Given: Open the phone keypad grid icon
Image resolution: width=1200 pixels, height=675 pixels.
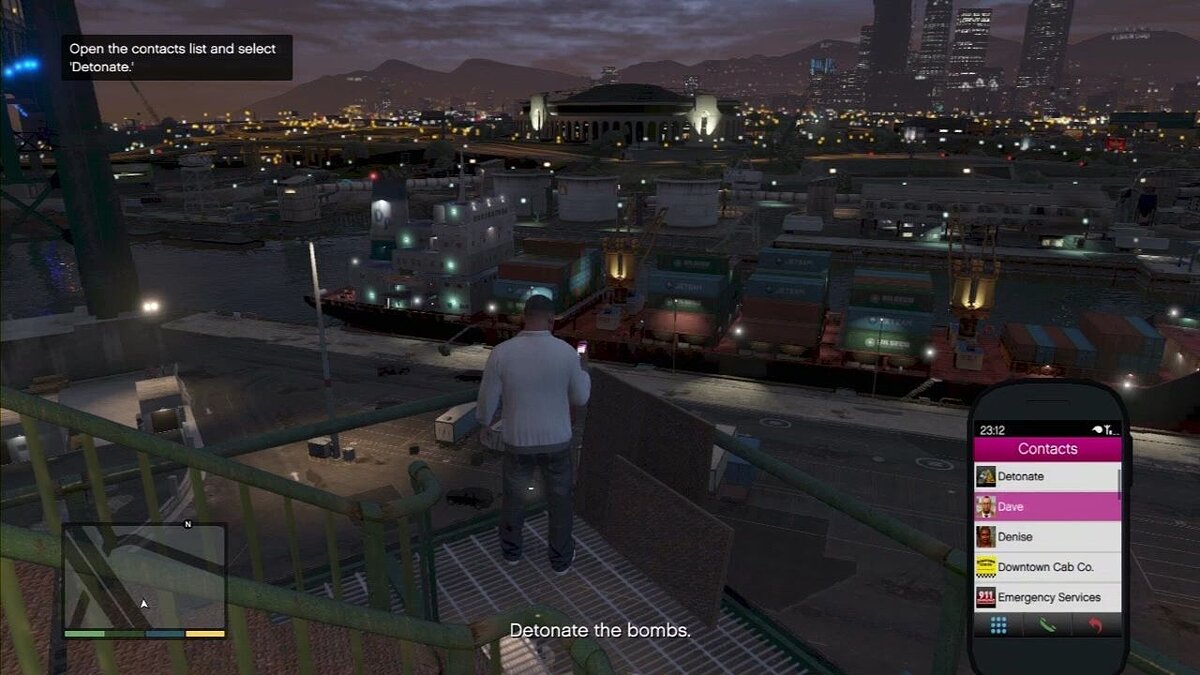Looking at the screenshot, I should coord(998,625).
